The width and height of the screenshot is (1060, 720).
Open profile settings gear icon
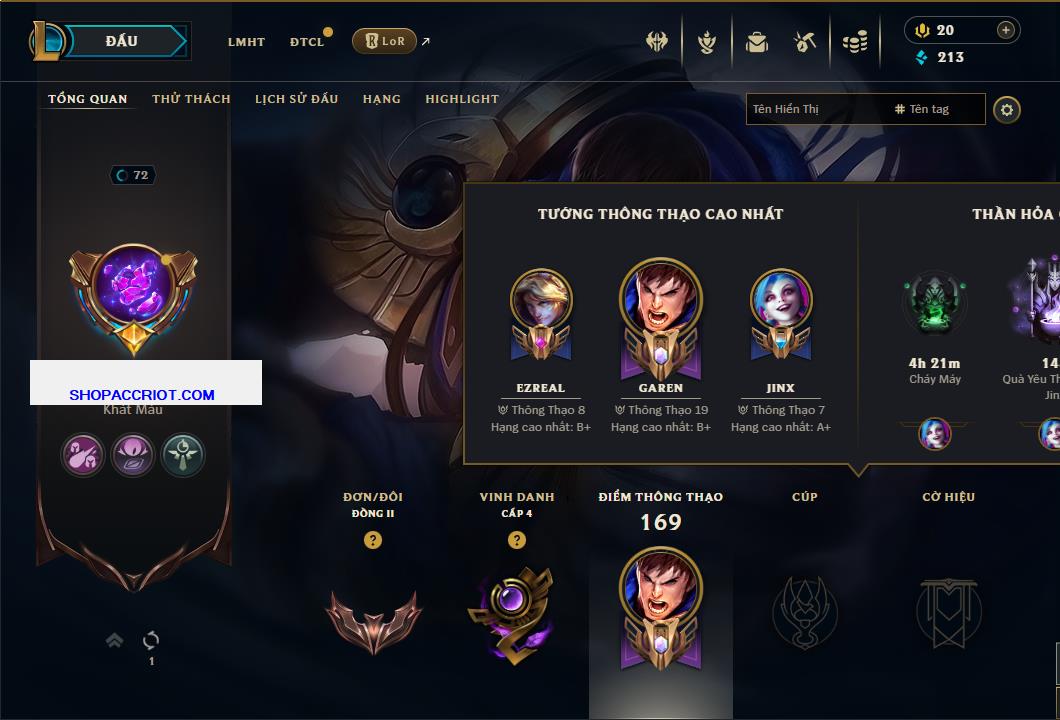1007,109
